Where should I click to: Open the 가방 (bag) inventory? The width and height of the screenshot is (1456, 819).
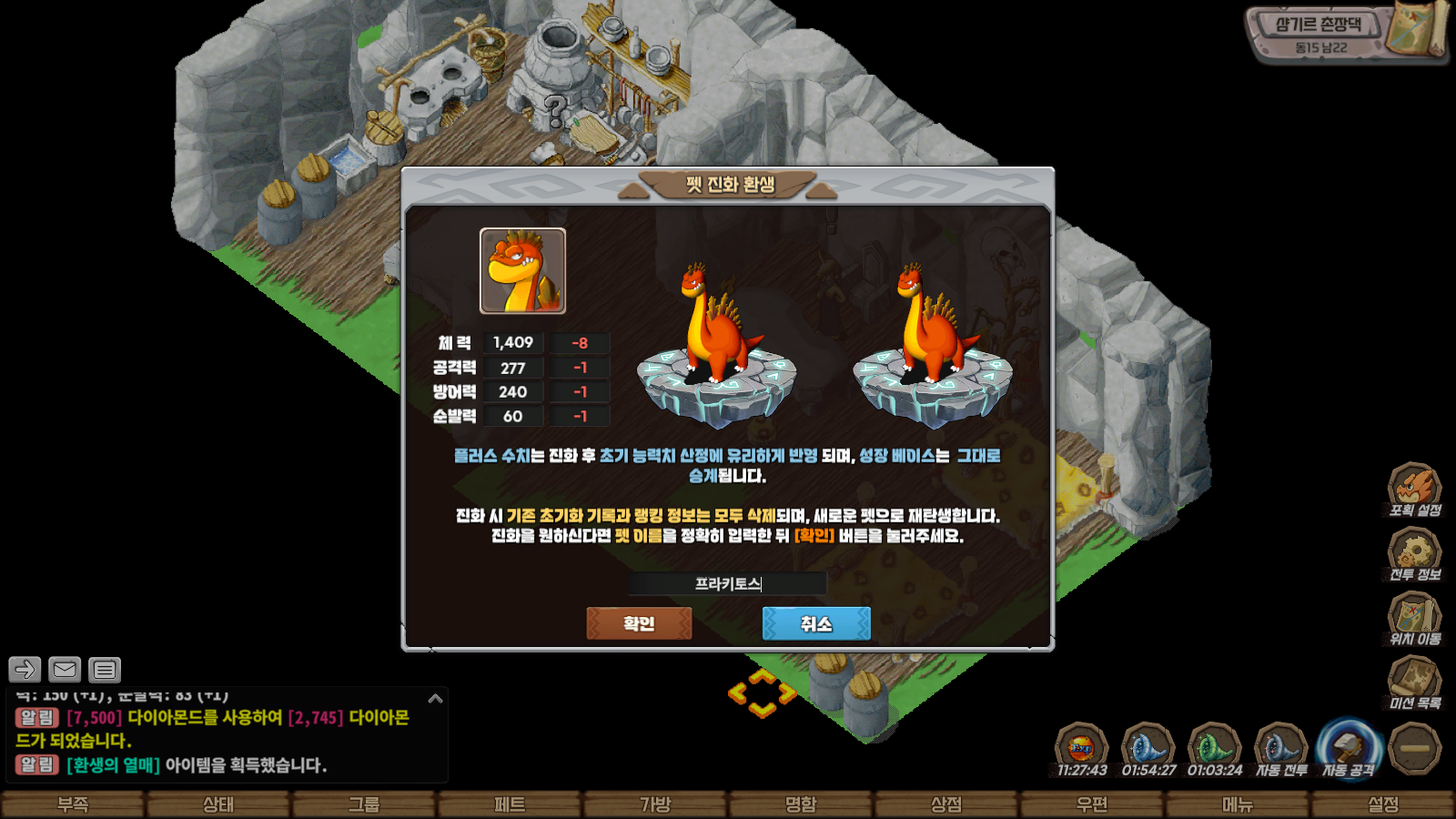pyautogui.click(x=655, y=804)
